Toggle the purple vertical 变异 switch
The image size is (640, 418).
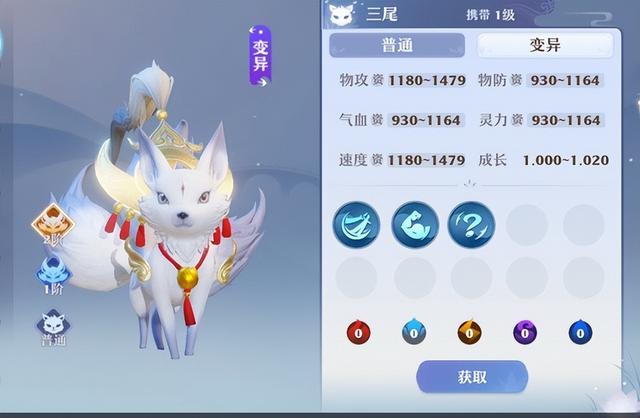[x=260, y=58]
